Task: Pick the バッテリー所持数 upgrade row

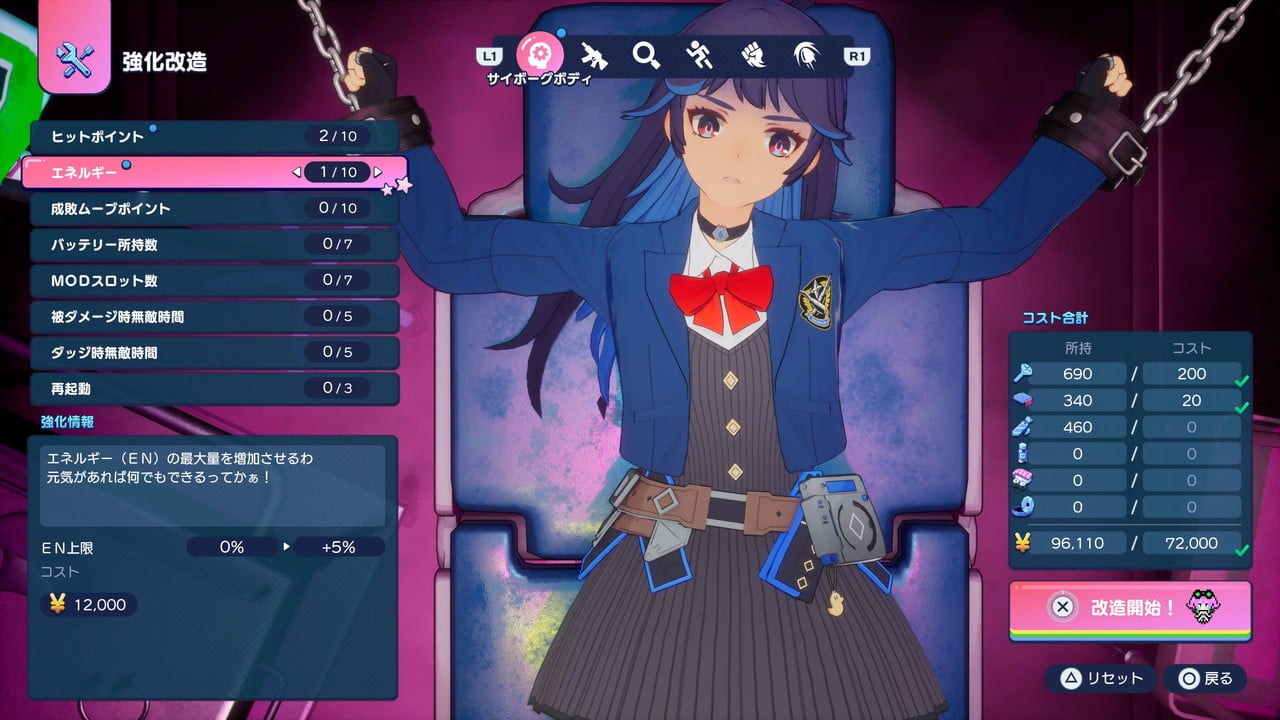Action: 214,244
